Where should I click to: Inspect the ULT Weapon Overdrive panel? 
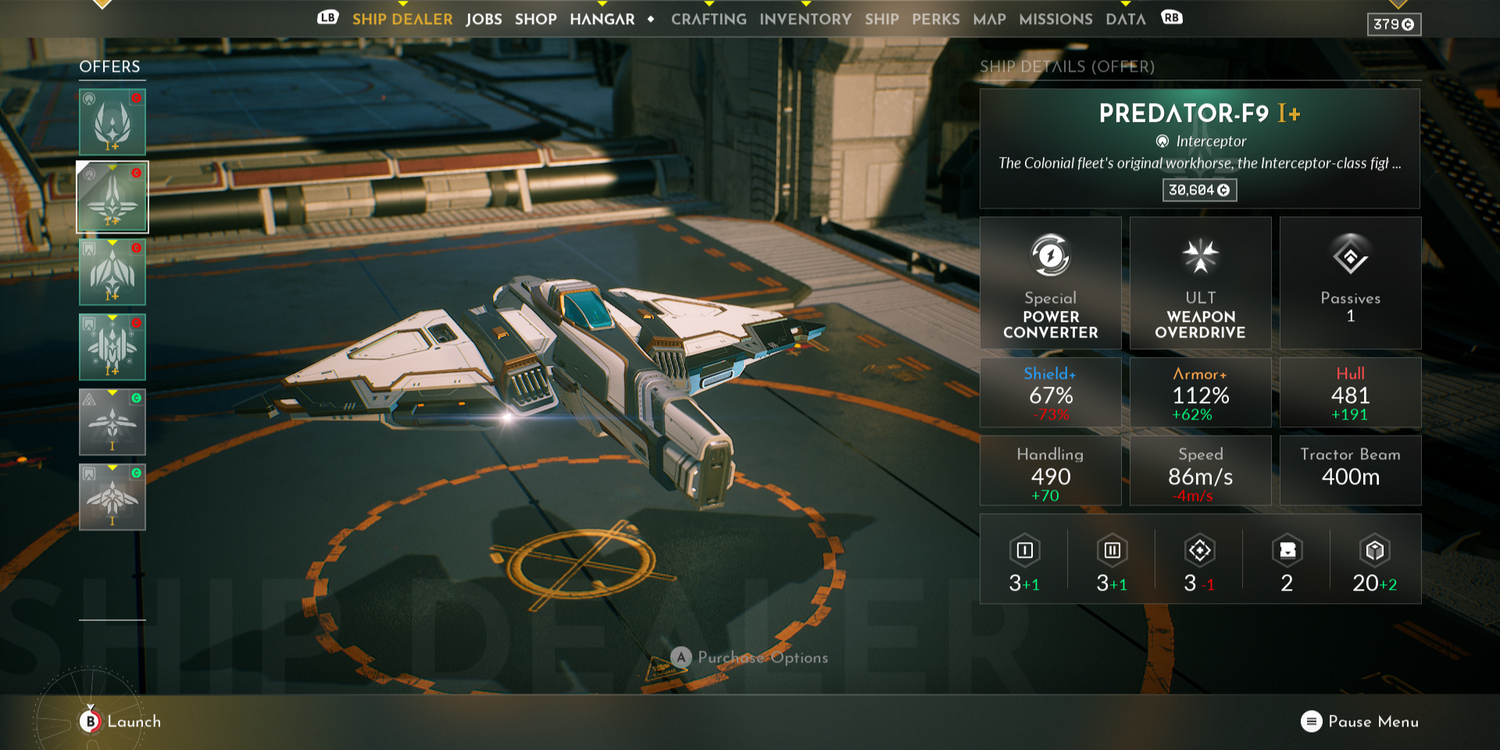[x=1200, y=283]
